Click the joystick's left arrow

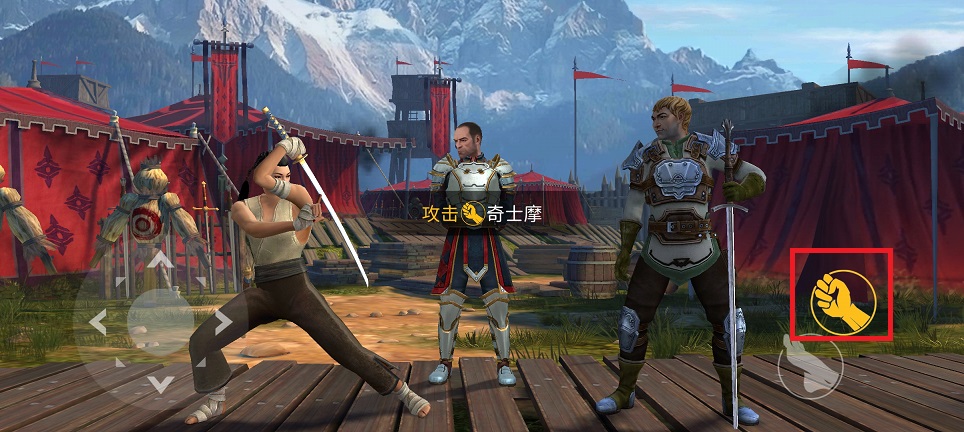click(97, 322)
